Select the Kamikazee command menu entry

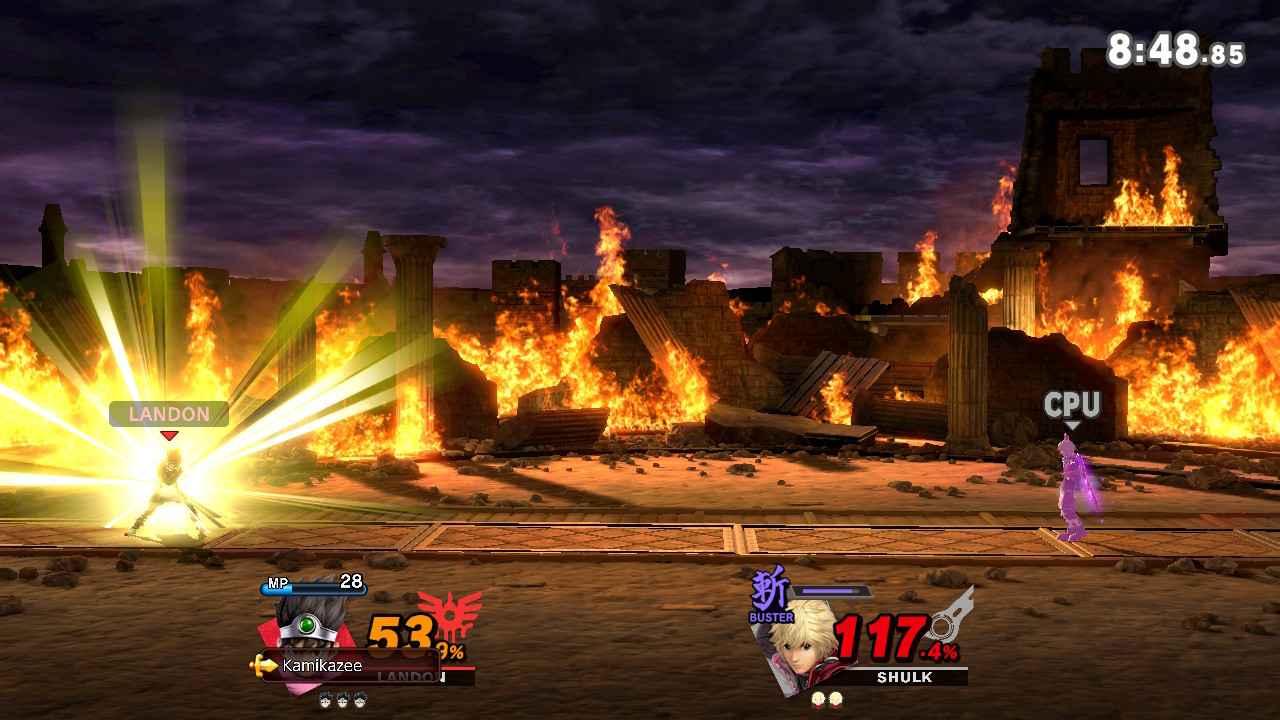[322, 664]
